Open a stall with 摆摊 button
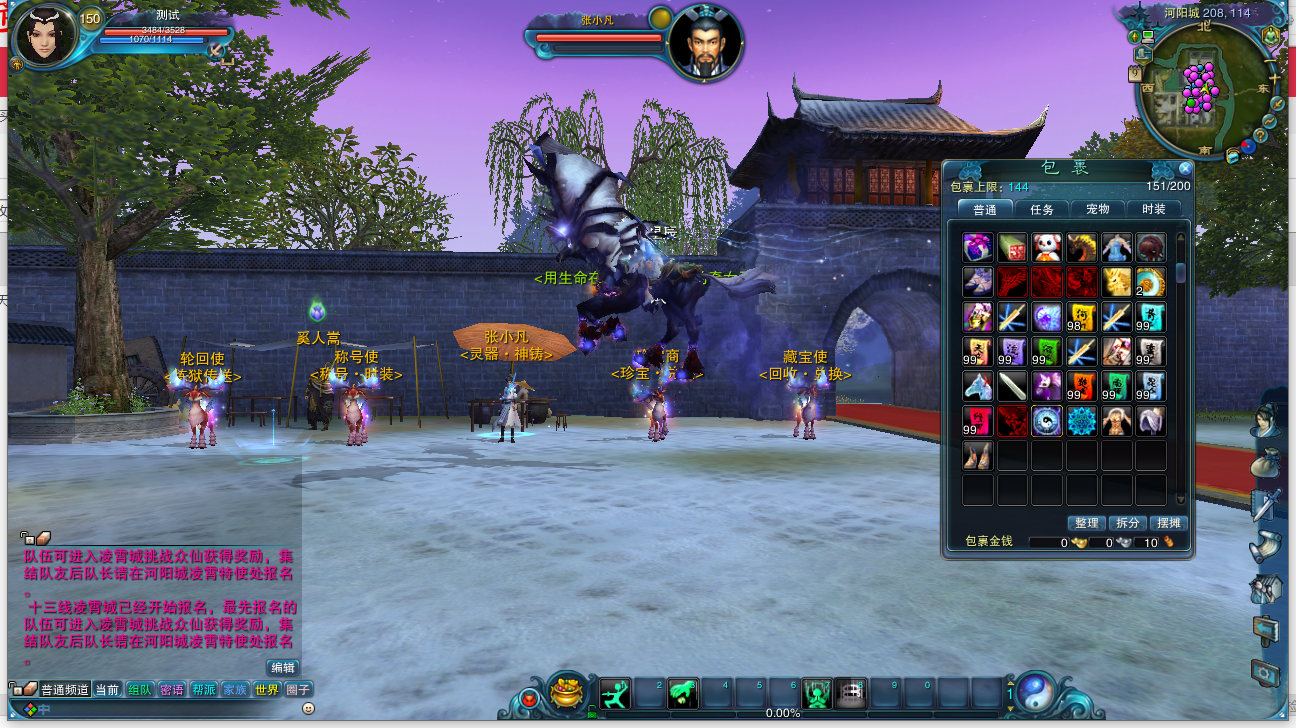The image size is (1296, 728). click(x=1167, y=523)
